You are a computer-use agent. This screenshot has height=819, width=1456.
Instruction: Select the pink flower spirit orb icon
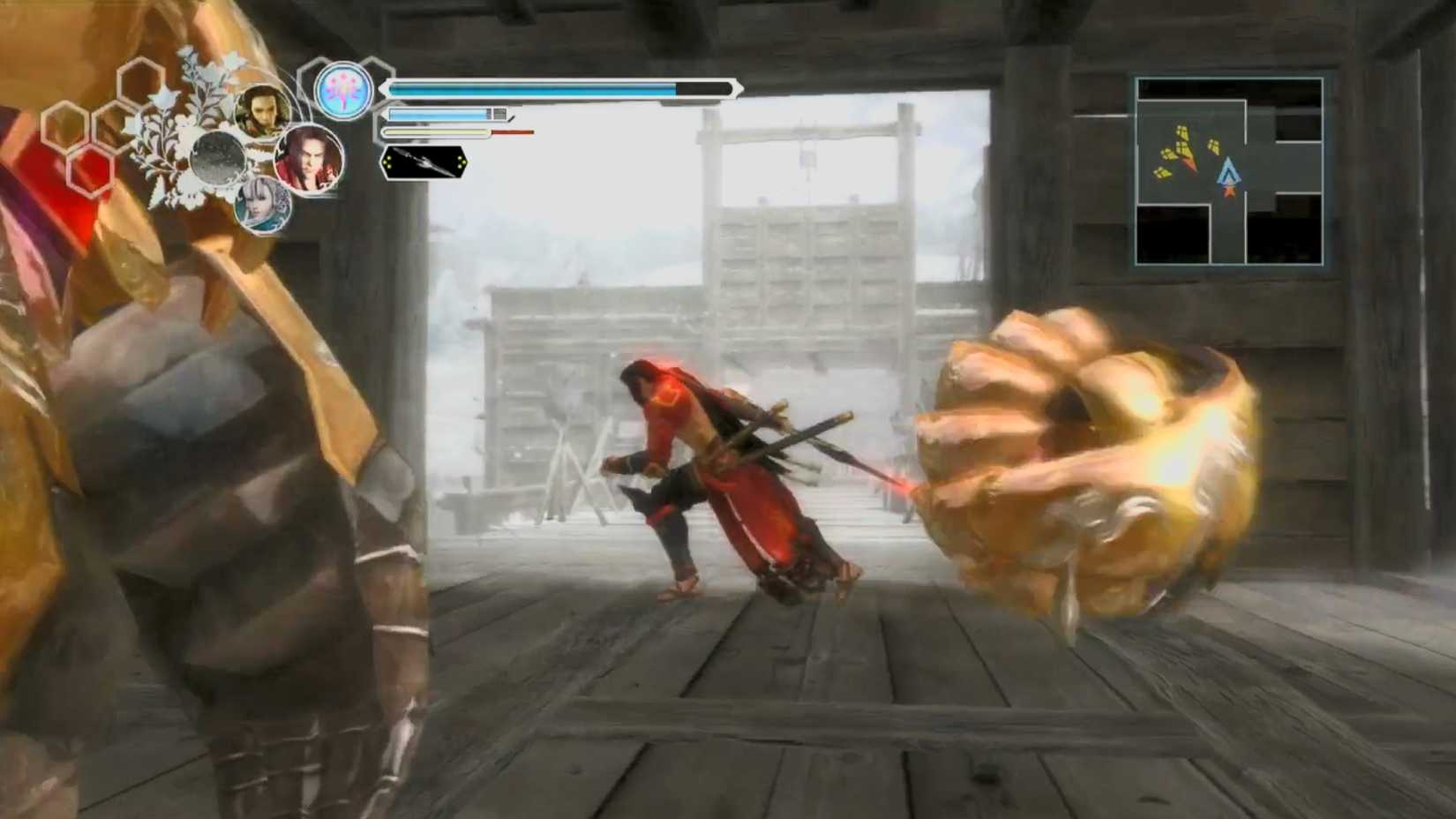coord(341,89)
